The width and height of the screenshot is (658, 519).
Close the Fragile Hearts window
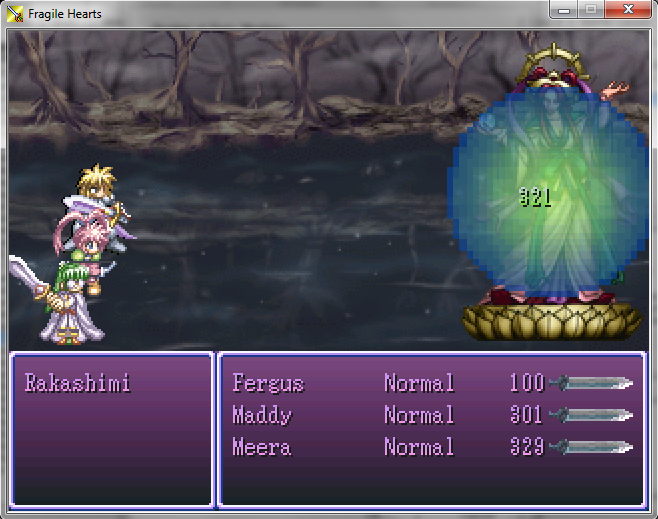(x=628, y=10)
